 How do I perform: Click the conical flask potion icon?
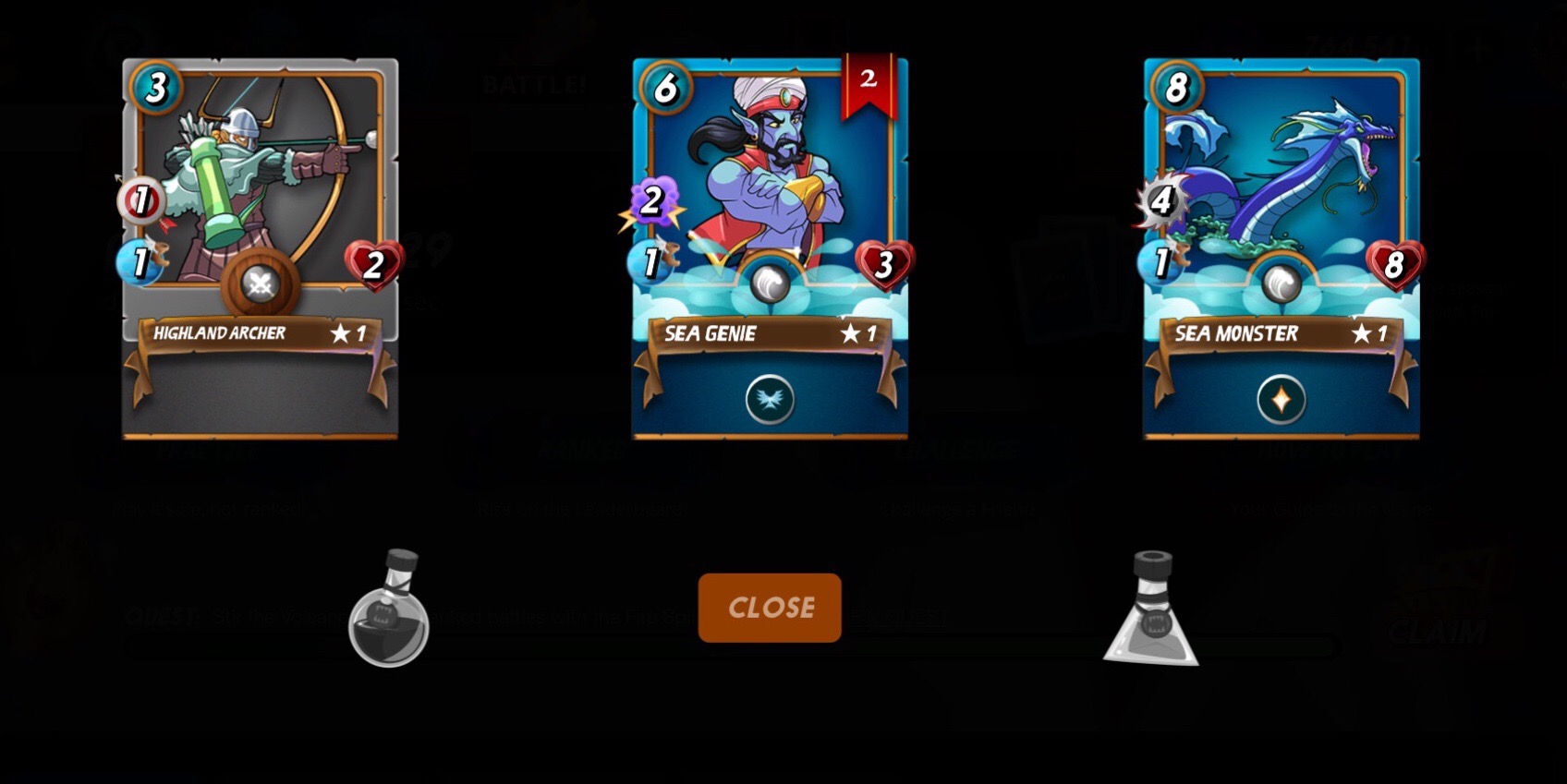click(1151, 610)
